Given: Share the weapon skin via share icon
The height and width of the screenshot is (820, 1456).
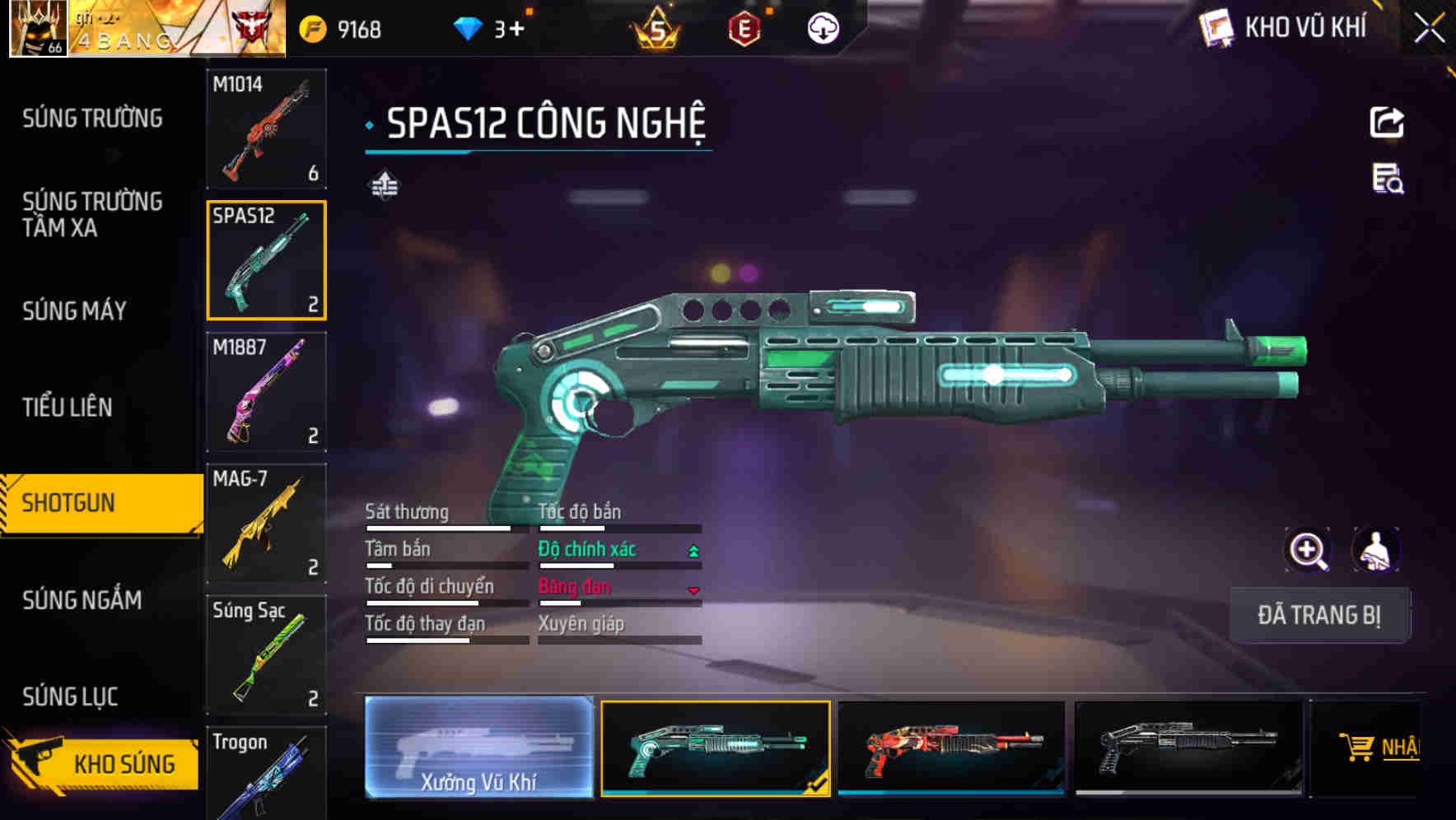Looking at the screenshot, I should (x=1387, y=123).
